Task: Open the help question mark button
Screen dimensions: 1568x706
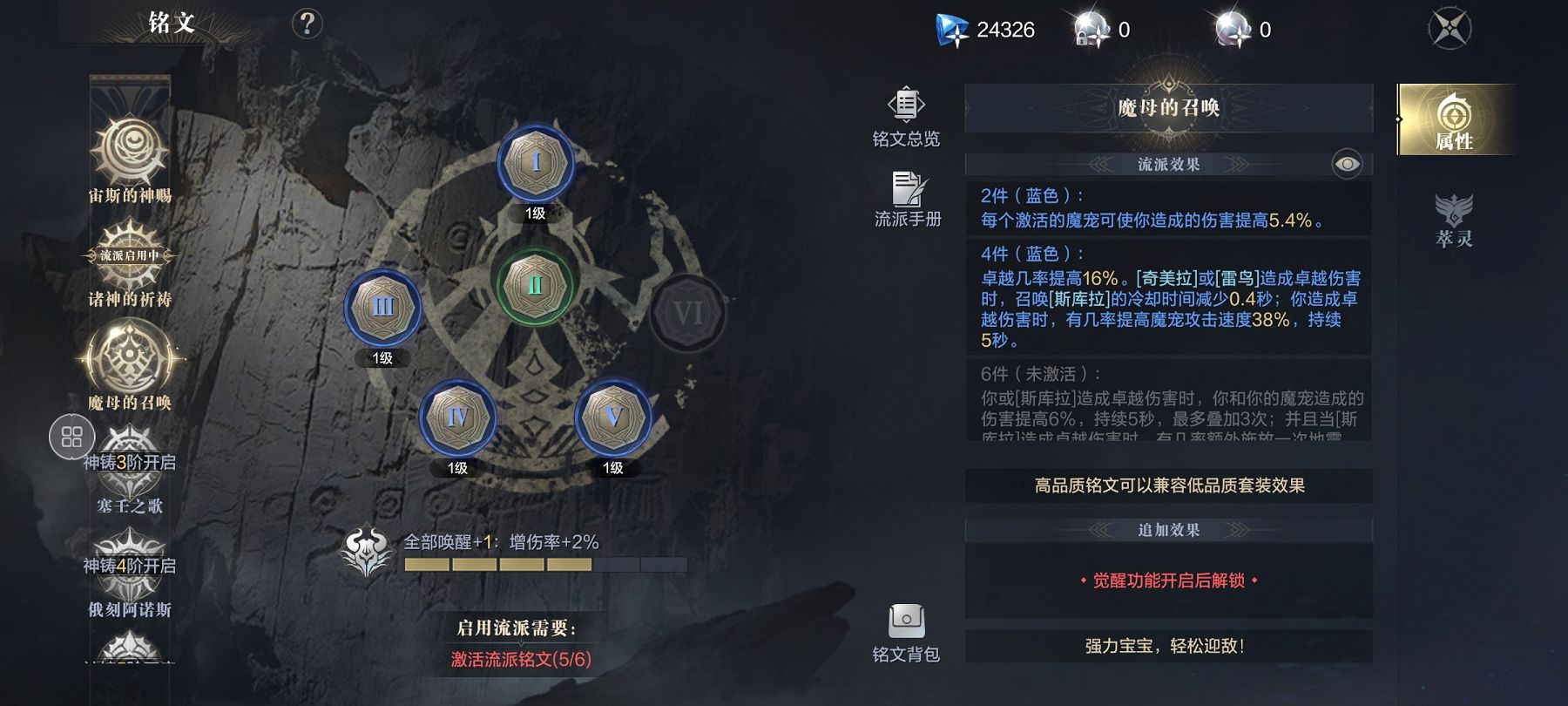Action: [307, 24]
